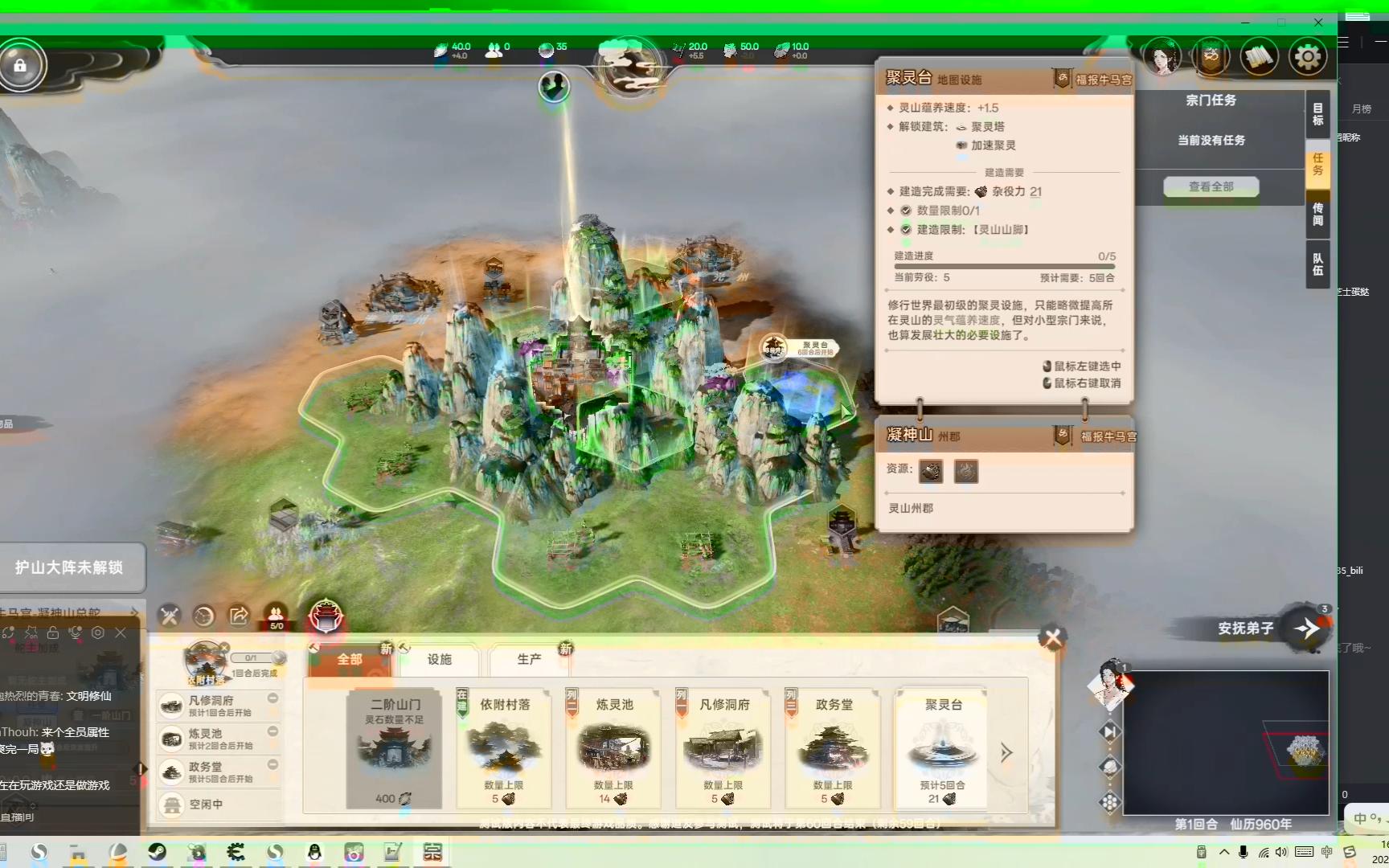Select the crossed-swords icon above the build panel
The width and height of the screenshot is (1389, 868).
tap(170, 616)
